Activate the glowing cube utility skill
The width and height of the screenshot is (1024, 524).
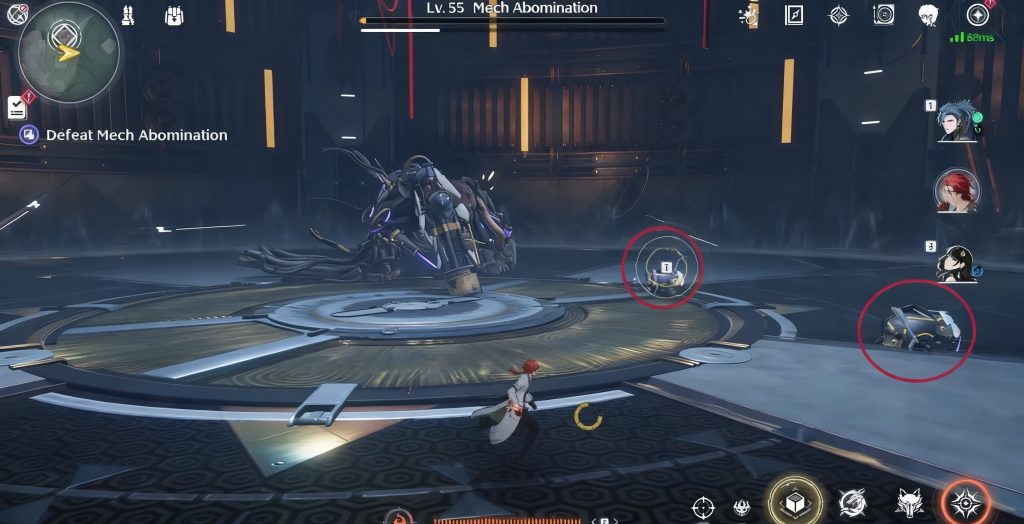pyautogui.click(x=794, y=501)
